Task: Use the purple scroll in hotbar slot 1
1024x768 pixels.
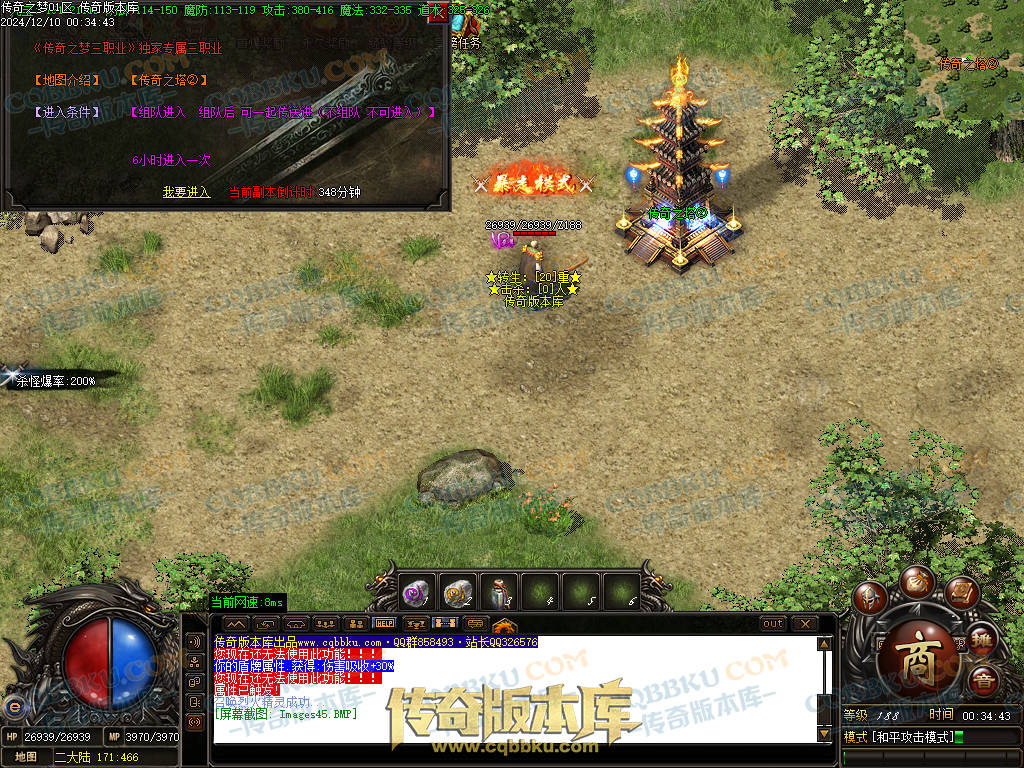Action: [416, 594]
